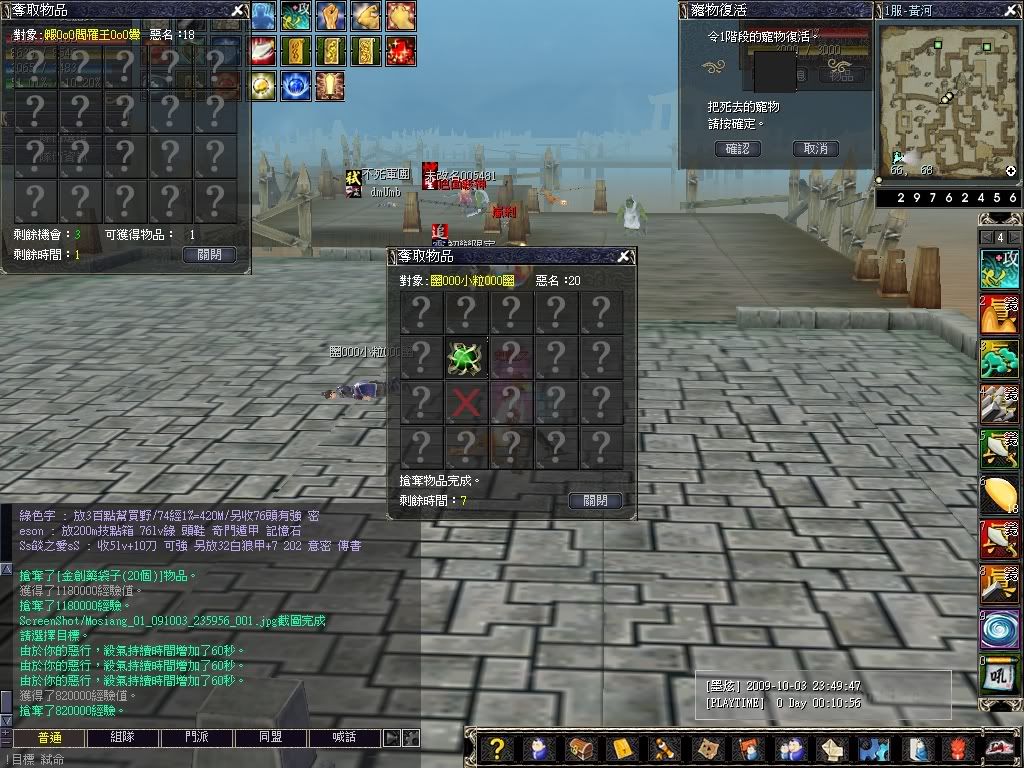Activate the 吼 scroll skill
1024x768 pixels.
point(999,676)
